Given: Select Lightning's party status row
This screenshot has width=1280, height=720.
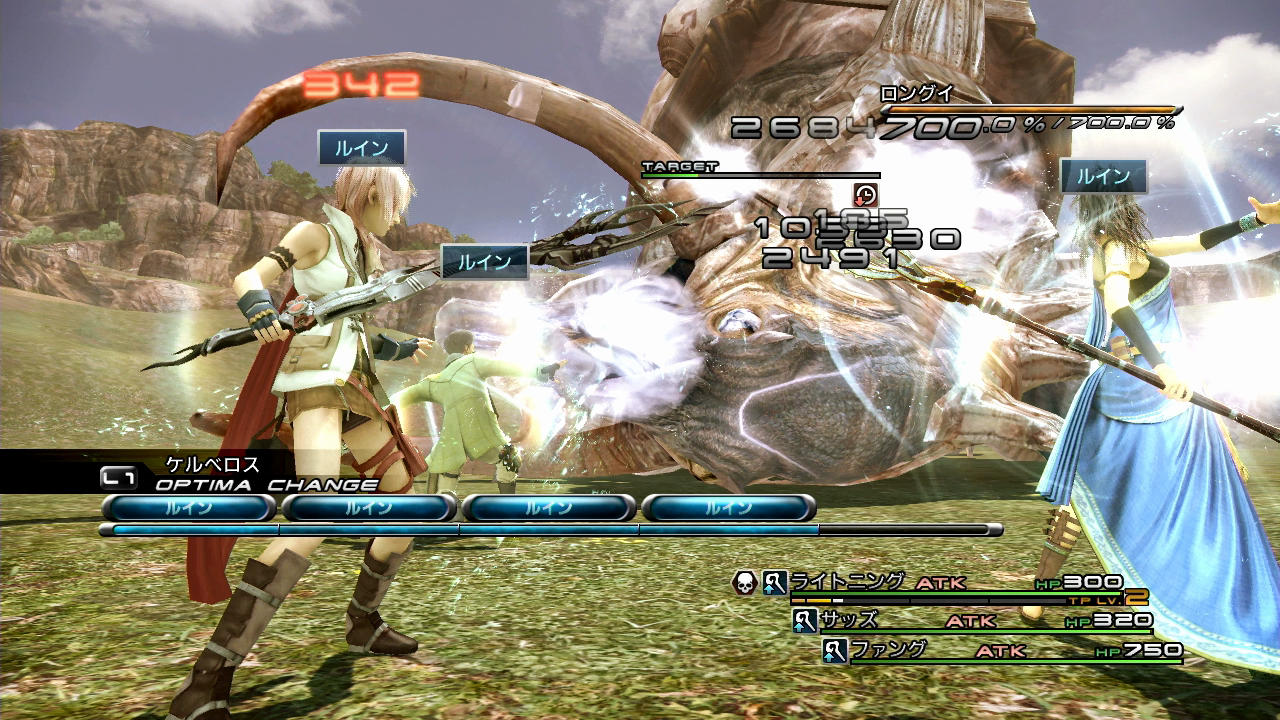Looking at the screenshot, I should point(955,583).
